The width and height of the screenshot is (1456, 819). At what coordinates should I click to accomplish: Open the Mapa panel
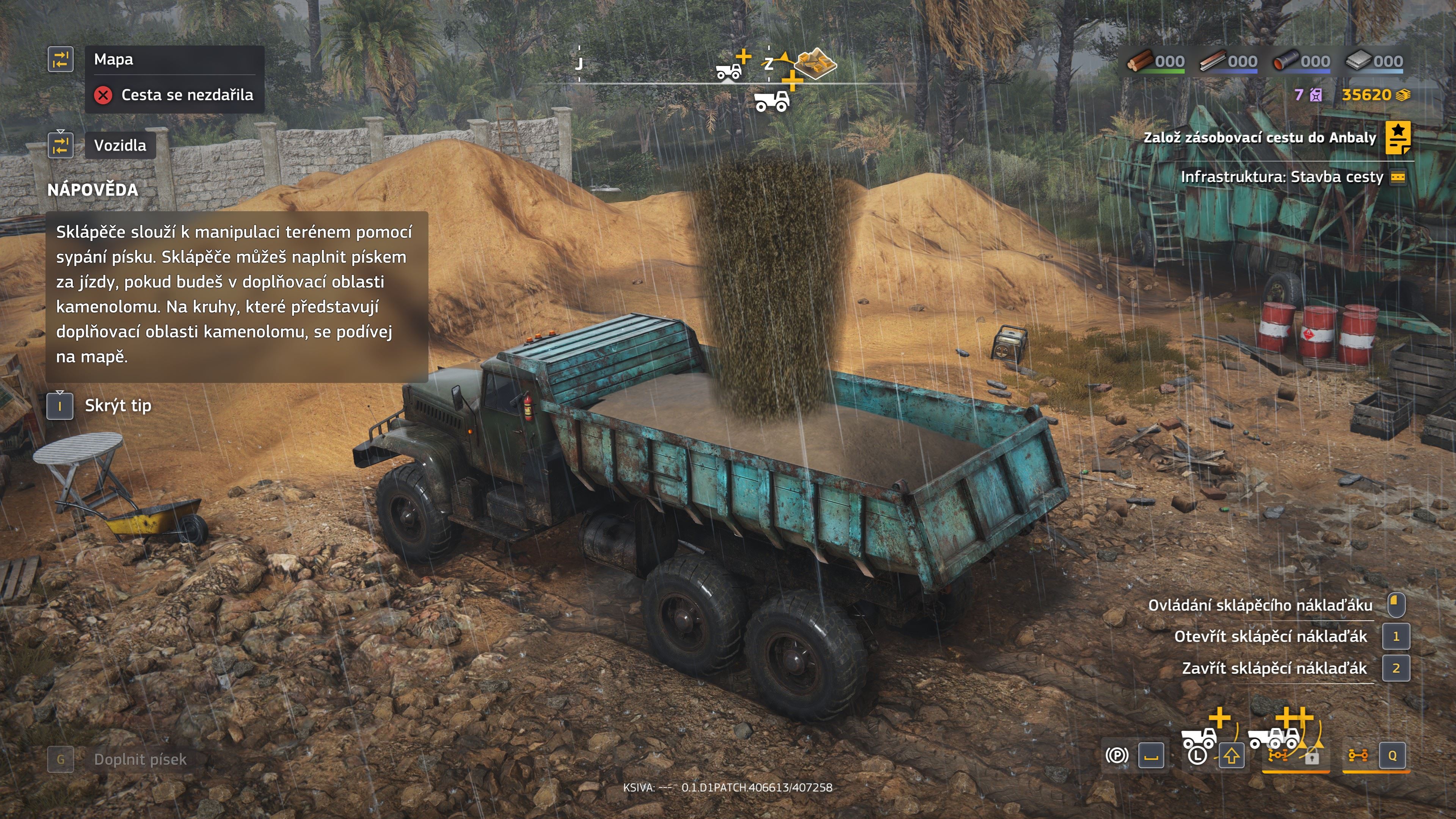click(x=114, y=60)
